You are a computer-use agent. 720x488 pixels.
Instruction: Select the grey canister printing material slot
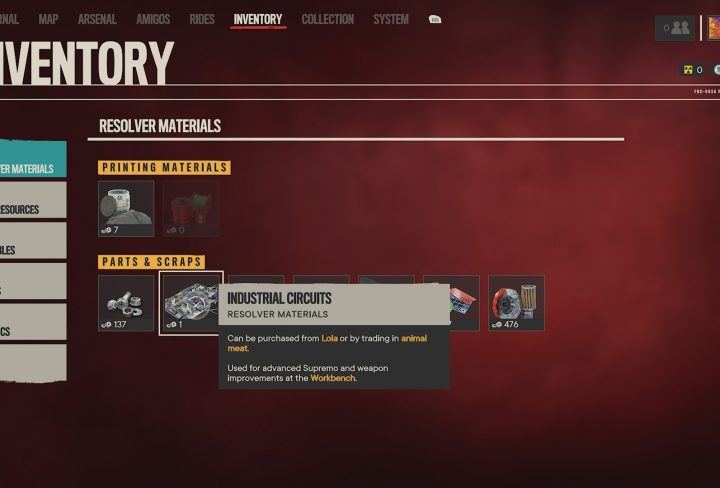pyautogui.click(x=126, y=208)
